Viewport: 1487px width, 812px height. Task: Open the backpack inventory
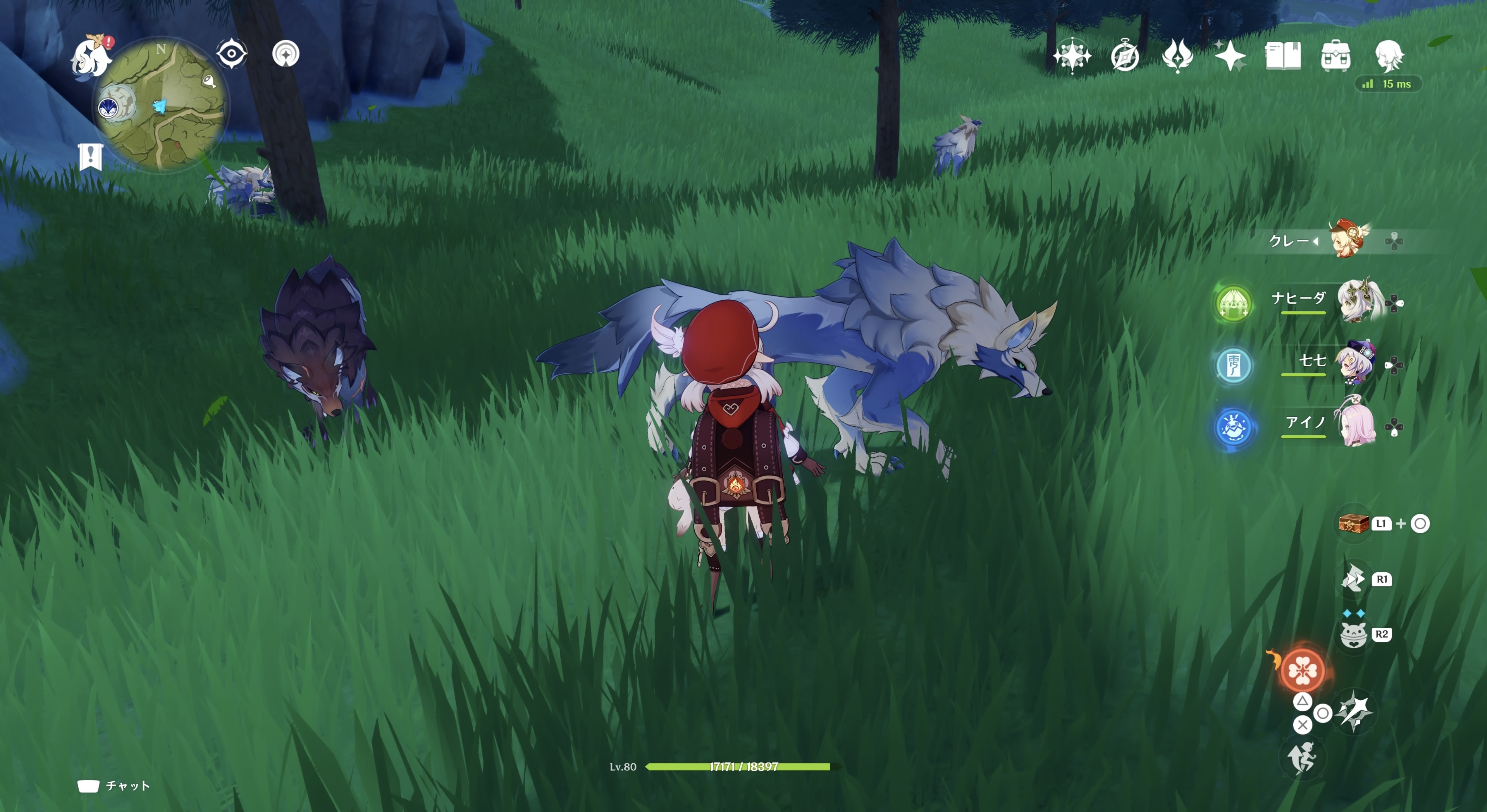pyautogui.click(x=1335, y=57)
